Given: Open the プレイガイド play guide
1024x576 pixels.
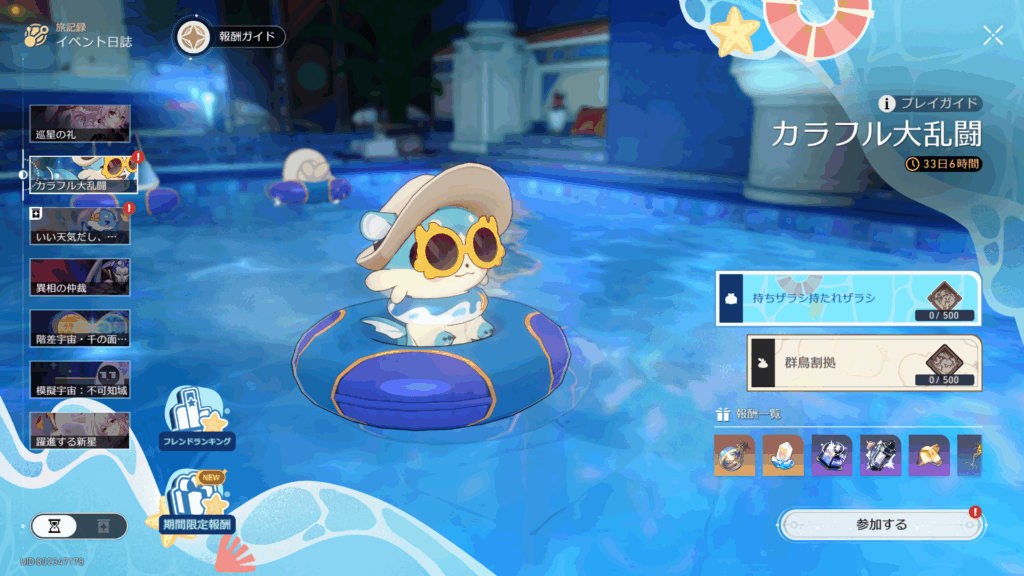Looking at the screenshot, I should point(930,104).
